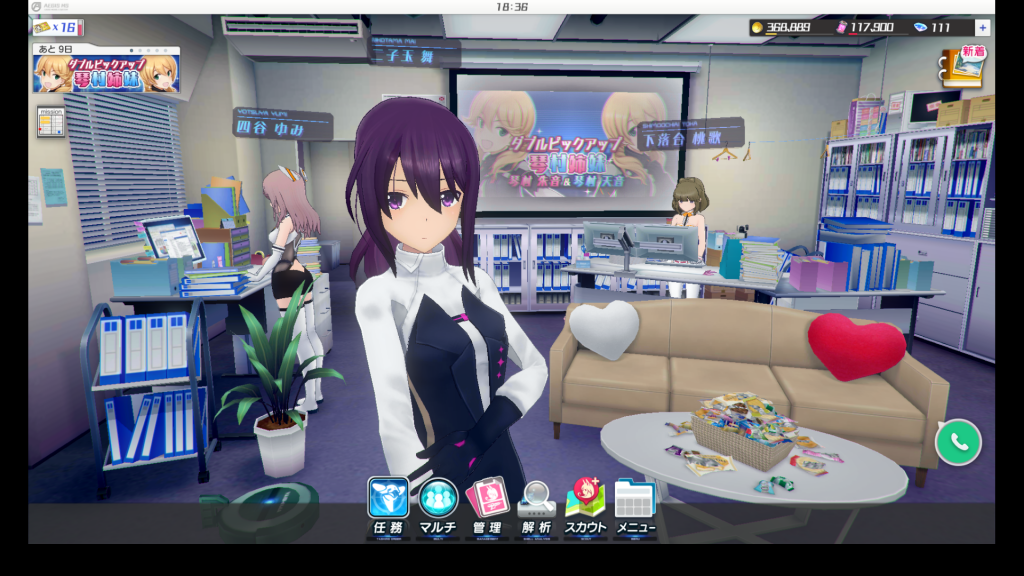Click the plus button beside the currencies

click(x=983, y=28)
